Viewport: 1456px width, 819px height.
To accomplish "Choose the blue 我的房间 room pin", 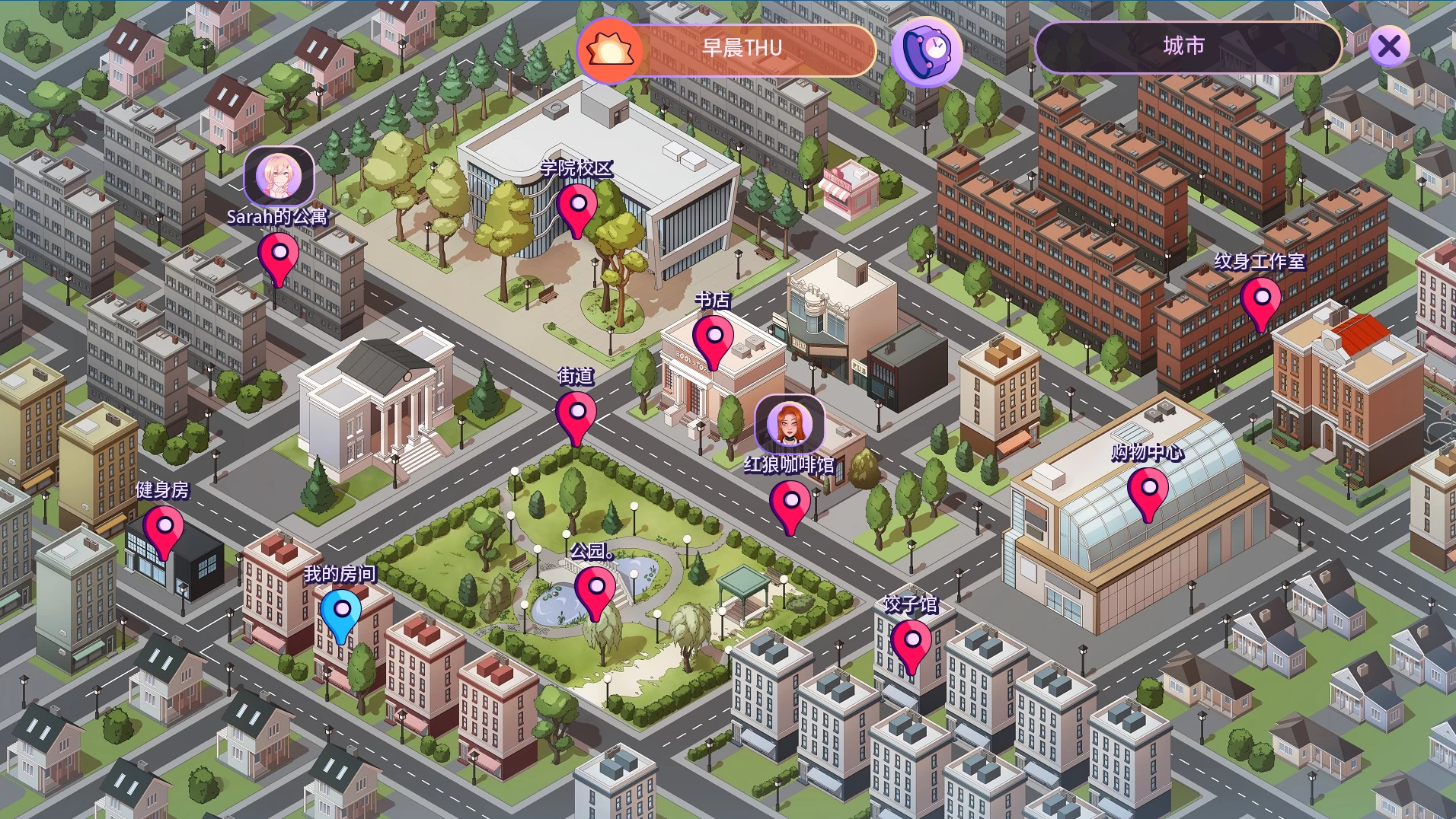I will tap(341, 612).
